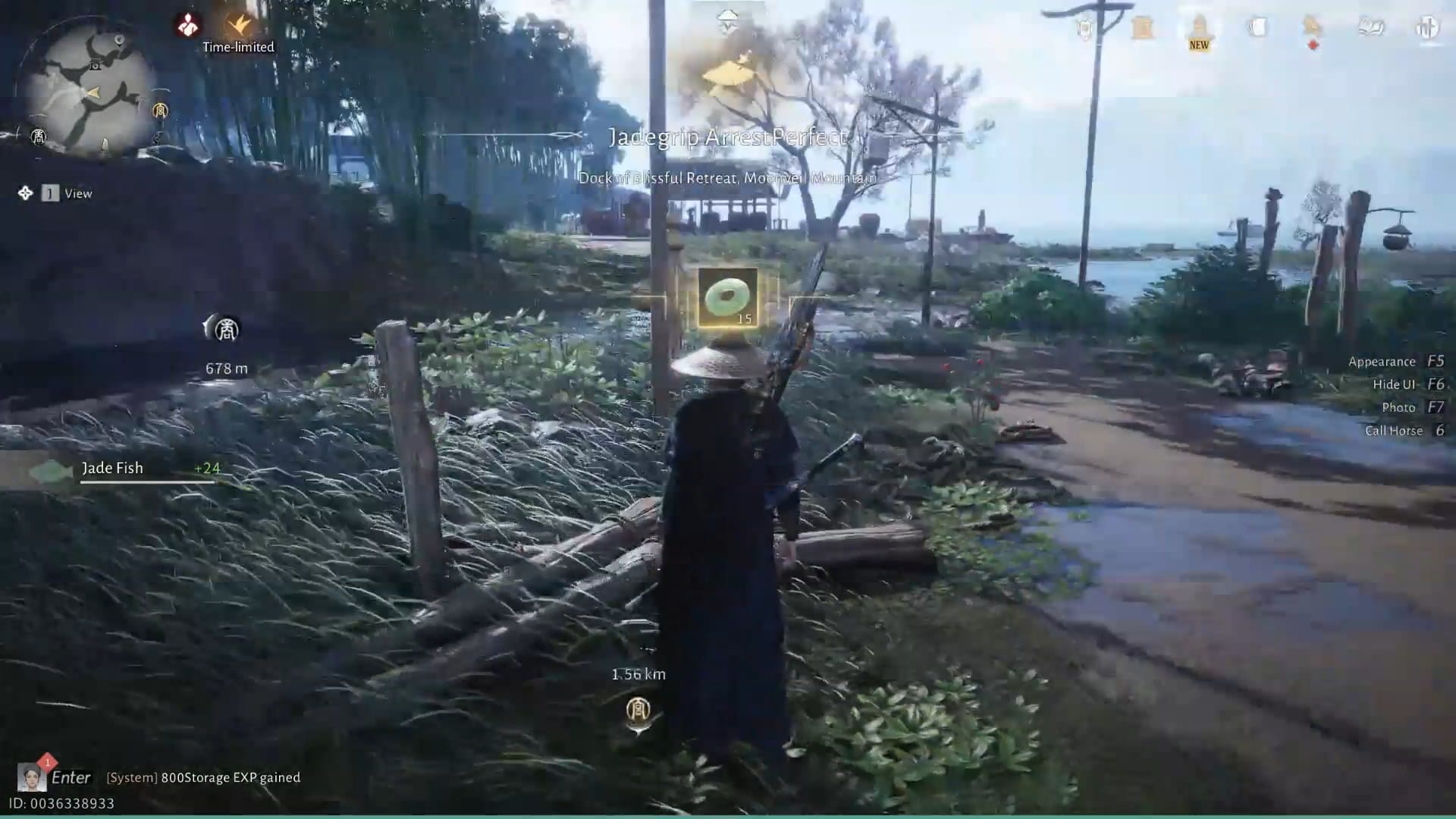Screen dimensions: 1456x819
Task: Click the team/party icon at far top right
Action: (1427, 28)
